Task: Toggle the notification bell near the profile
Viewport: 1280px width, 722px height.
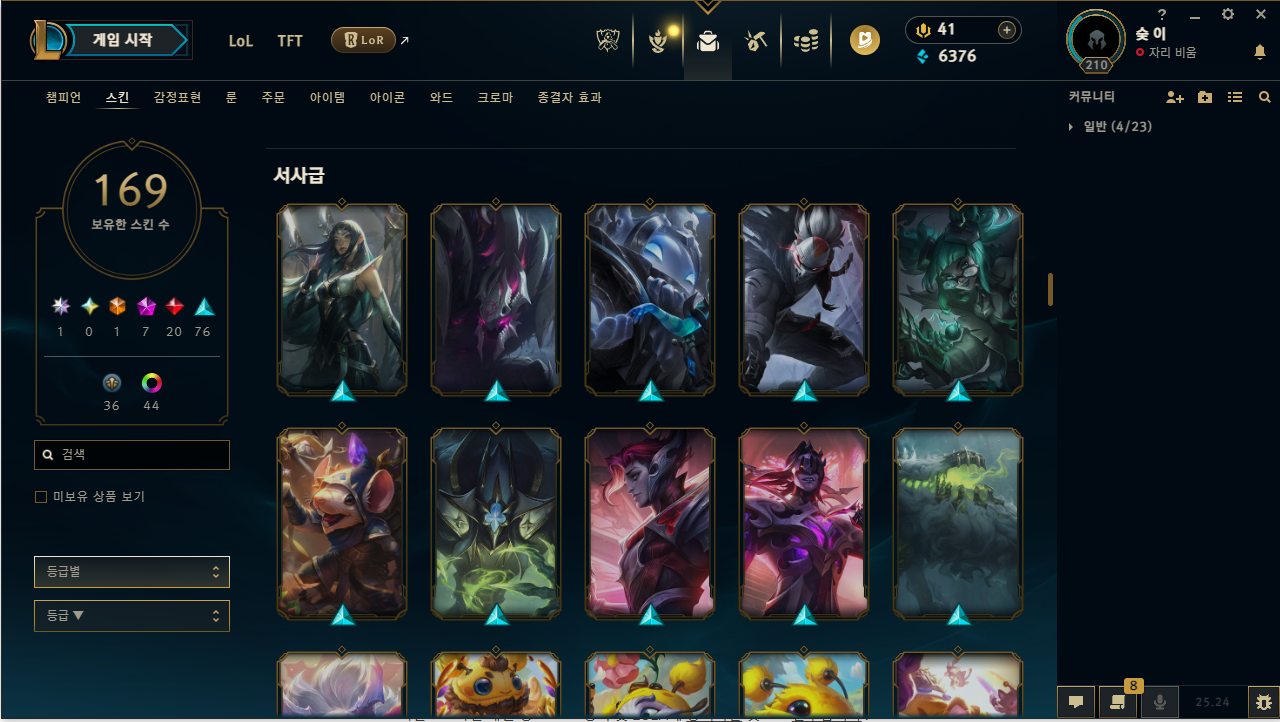Action: click(x=1260, y=52)
